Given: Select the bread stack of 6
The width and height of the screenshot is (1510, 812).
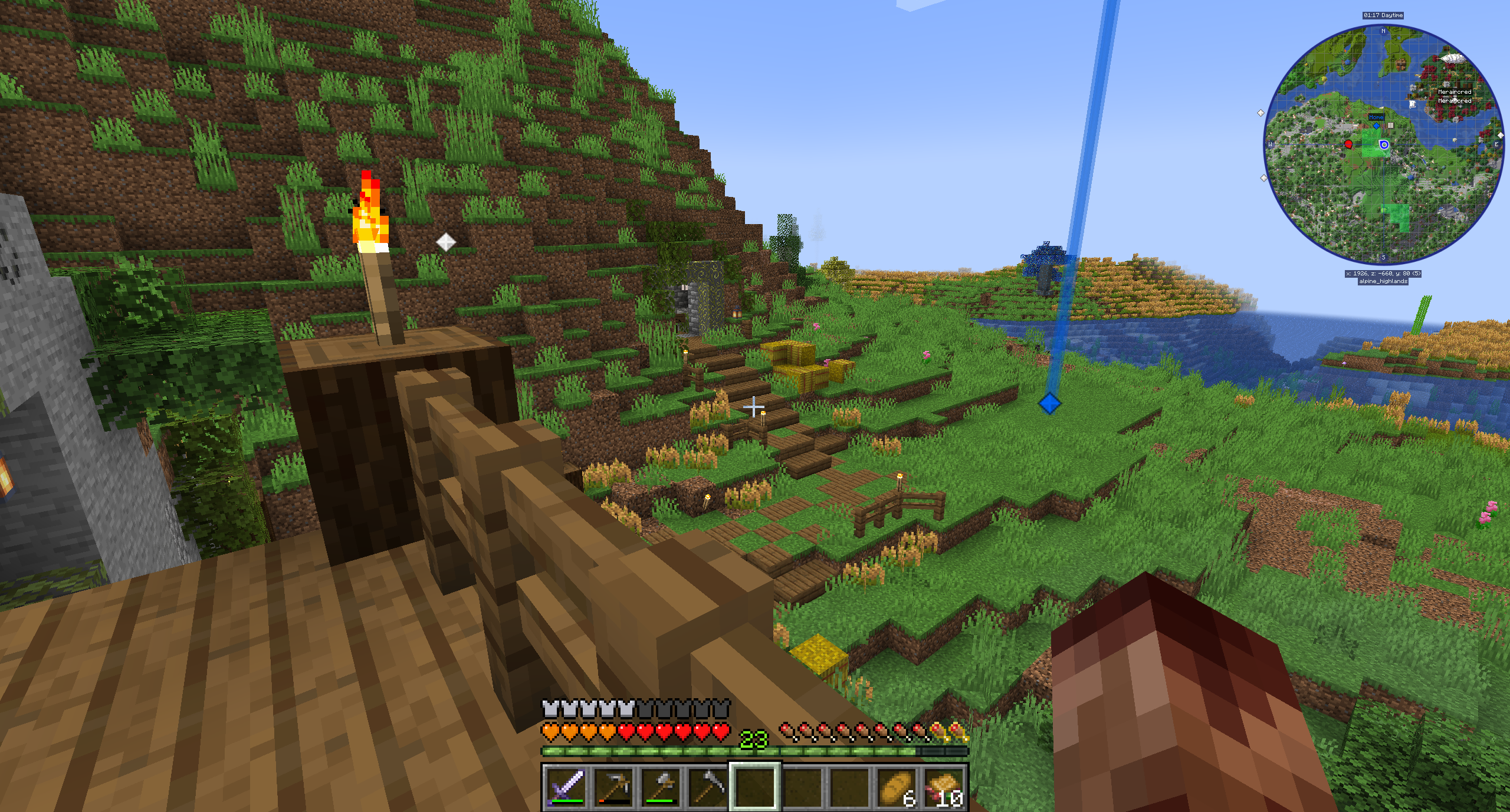Looking at the screenshot, I should 897,787.
